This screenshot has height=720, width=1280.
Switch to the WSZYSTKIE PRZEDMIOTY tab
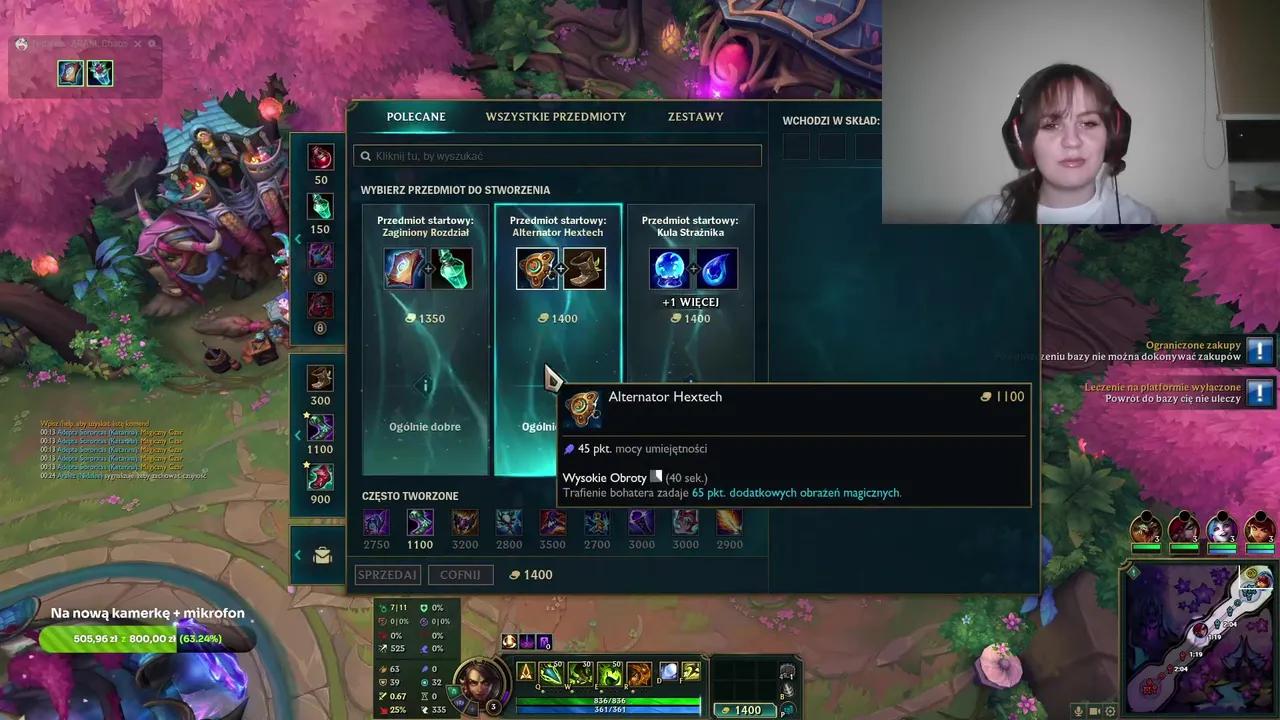click(x=555, y=116)
